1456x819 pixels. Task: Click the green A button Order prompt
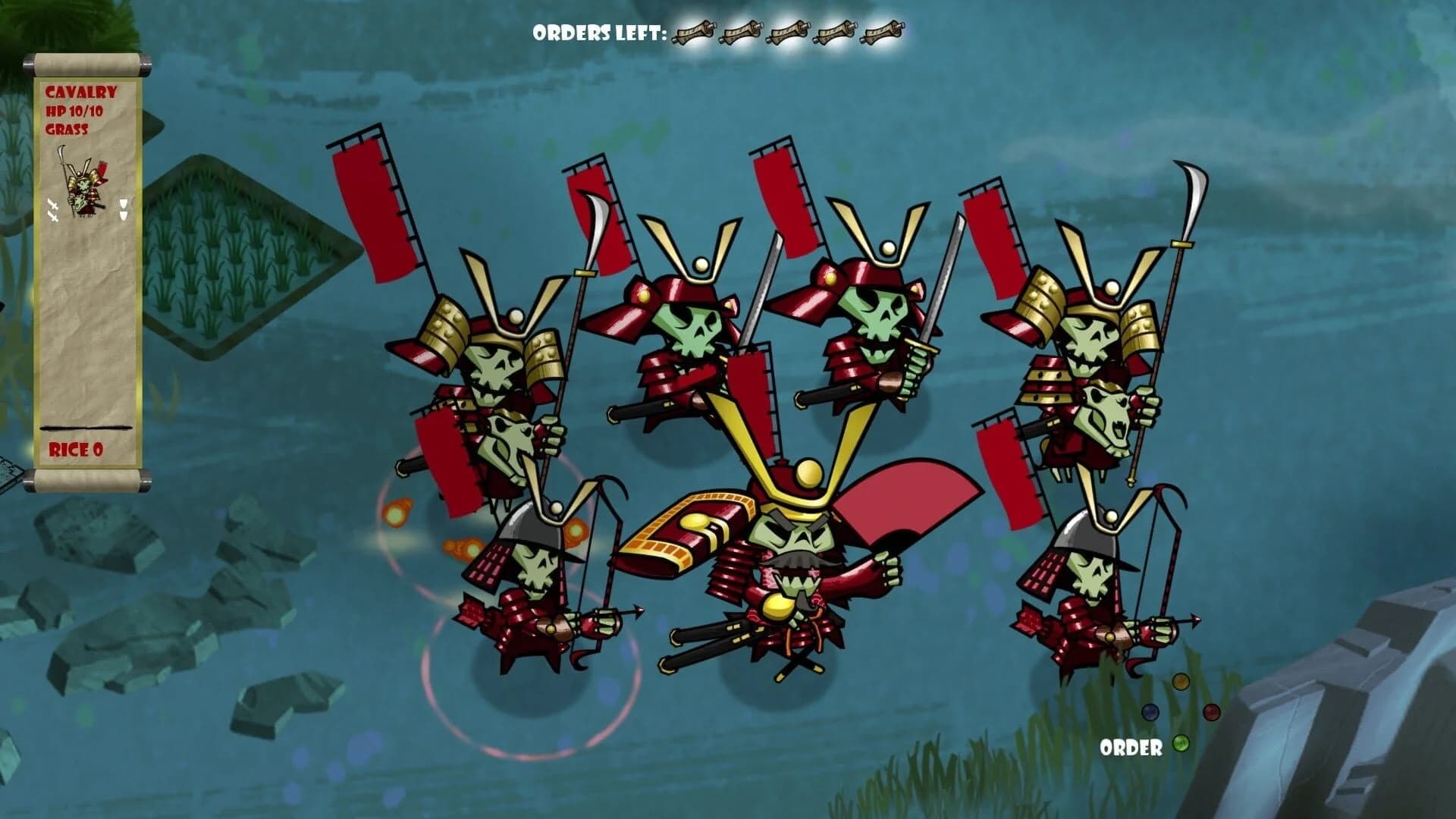(x=1181, y=744)
